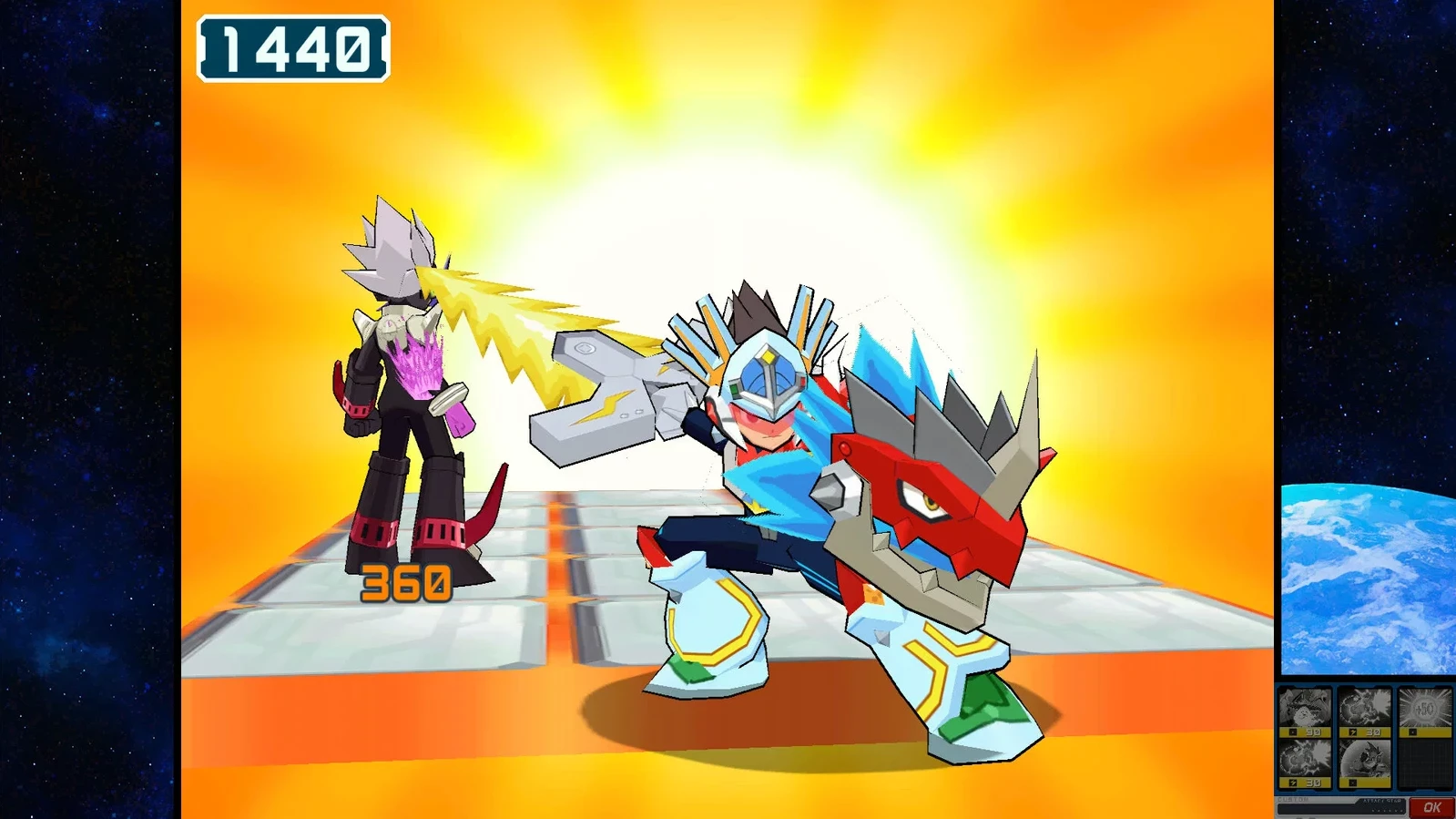Select the lightning card valued 30 in top row

click(x=1363, y=711)
